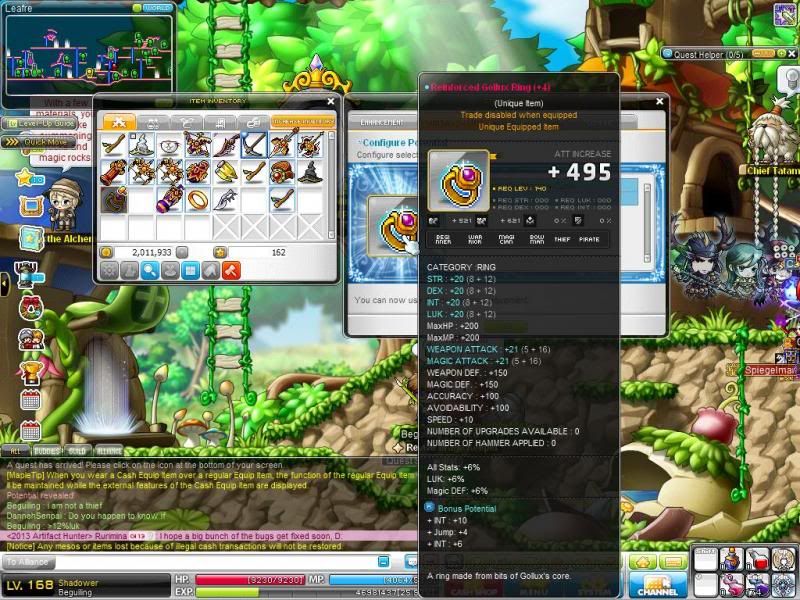Image resolution: width=800 pixels, height=600 pixels.
Task: Close the Item Inventory window
Action: point(331,101)
